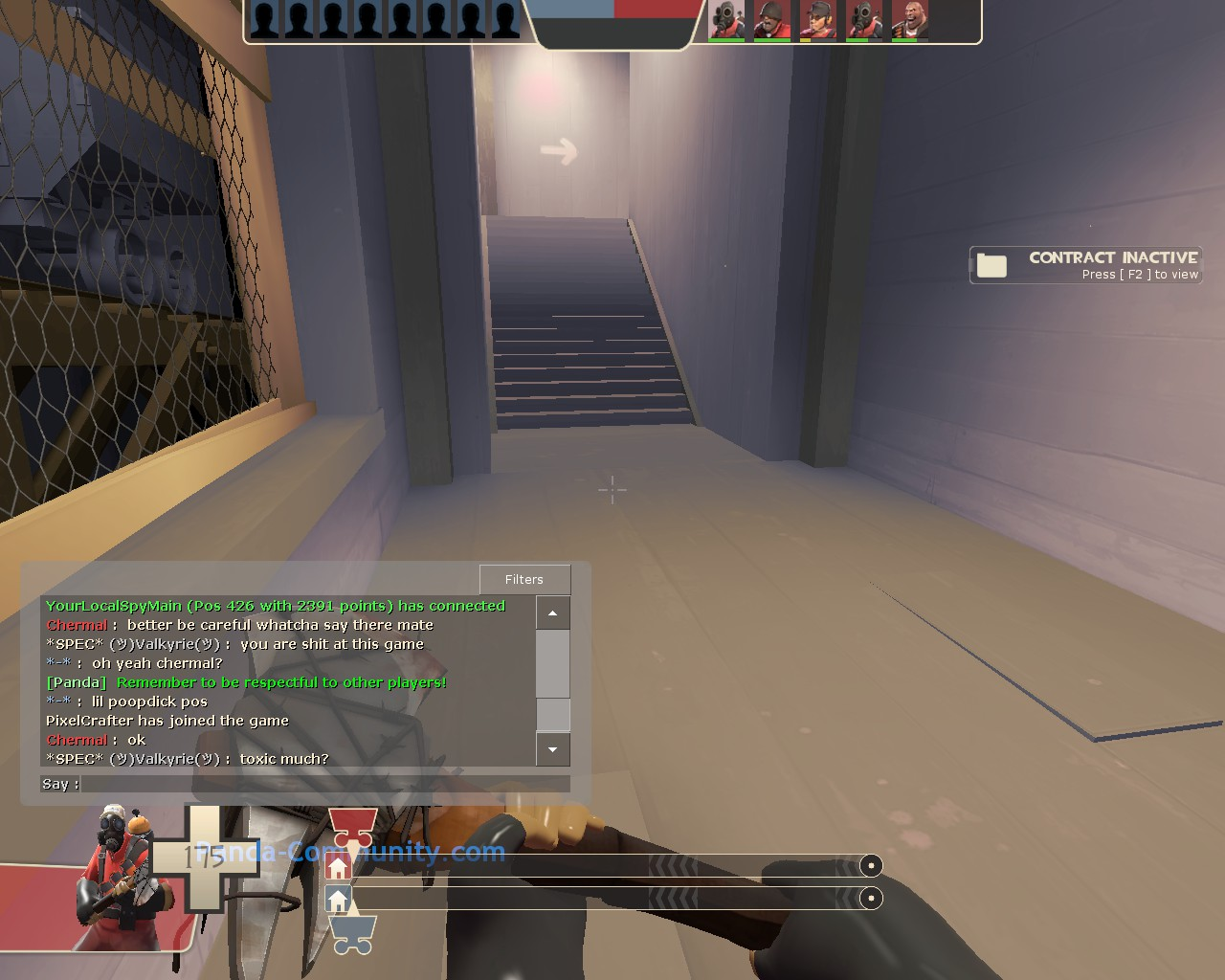The height and width of the screenshot is (980, 1225).
Task: Click the RED payload cart icon
Action: click(x=352, y=825)
